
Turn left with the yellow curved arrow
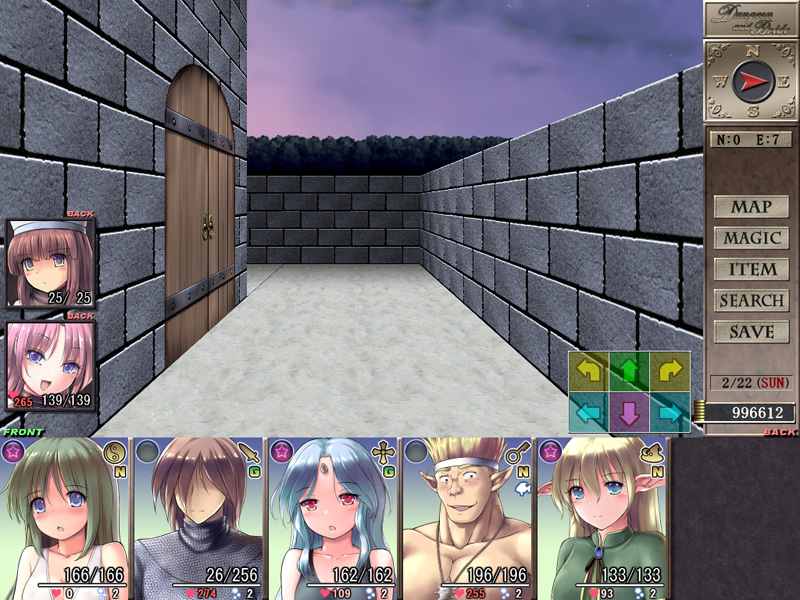pyautogui.click(x=588, y=372)
